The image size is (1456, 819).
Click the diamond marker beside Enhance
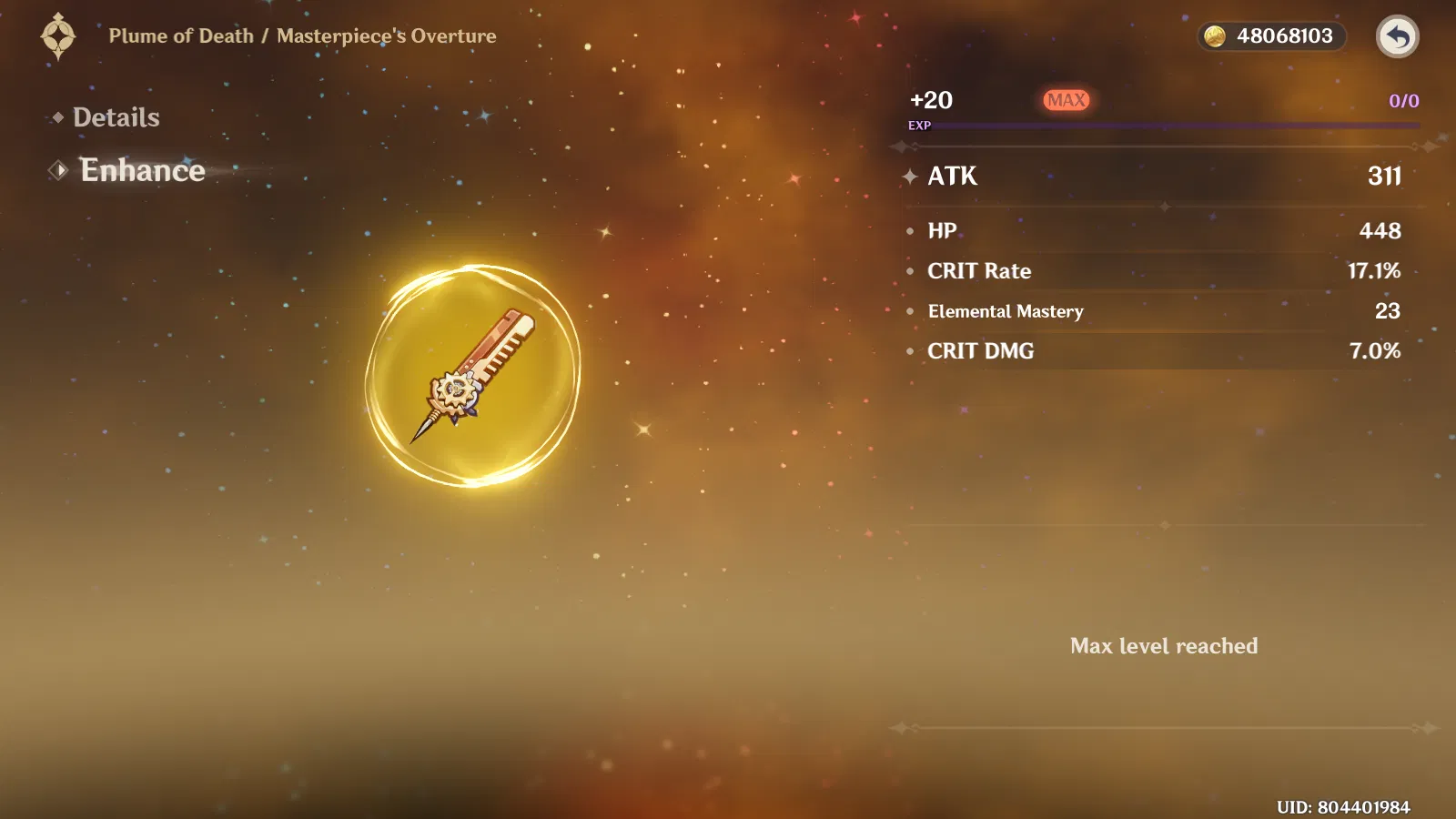(x=59, y=169)
